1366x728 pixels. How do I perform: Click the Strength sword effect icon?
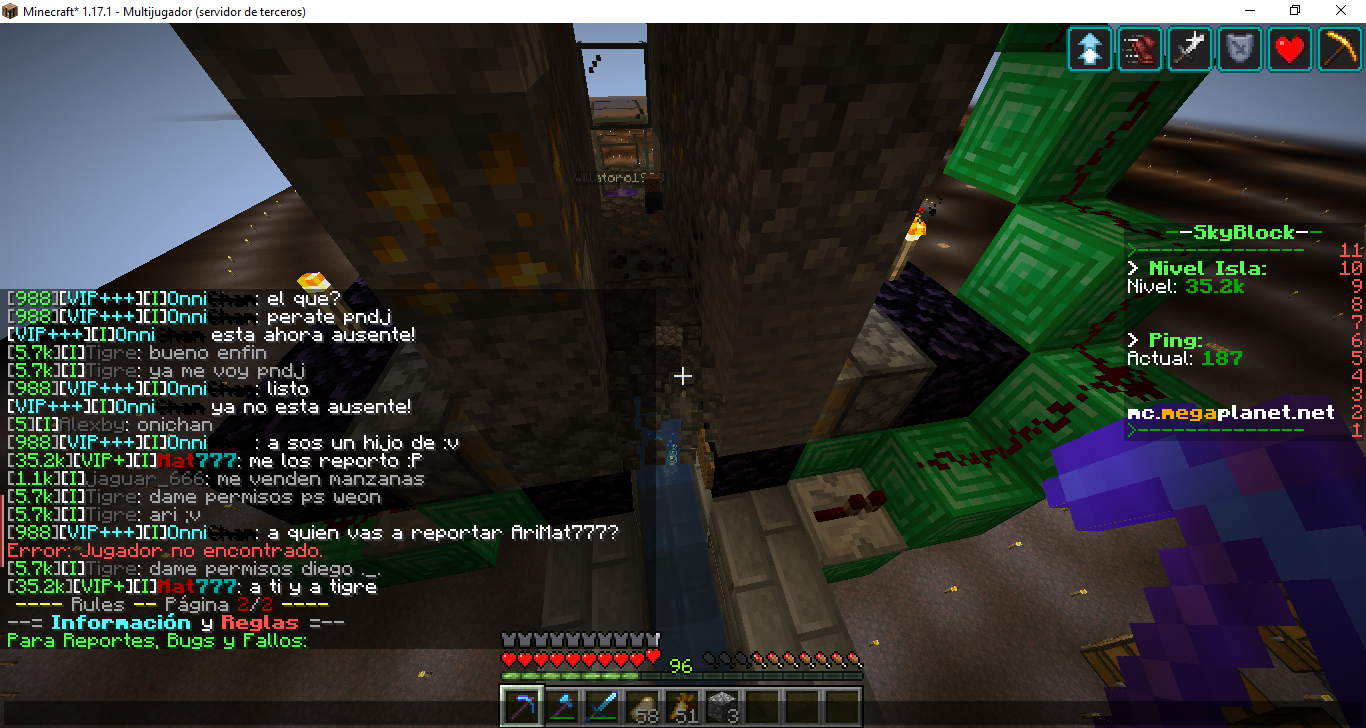click(x=1190, y=49)
